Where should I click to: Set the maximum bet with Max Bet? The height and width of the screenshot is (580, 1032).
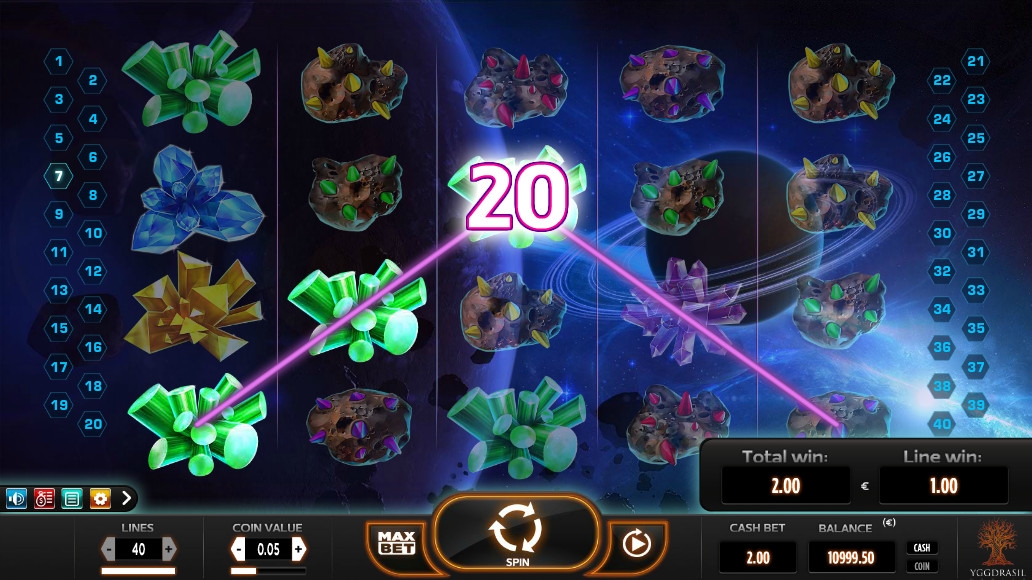click(x=396, y=543)
